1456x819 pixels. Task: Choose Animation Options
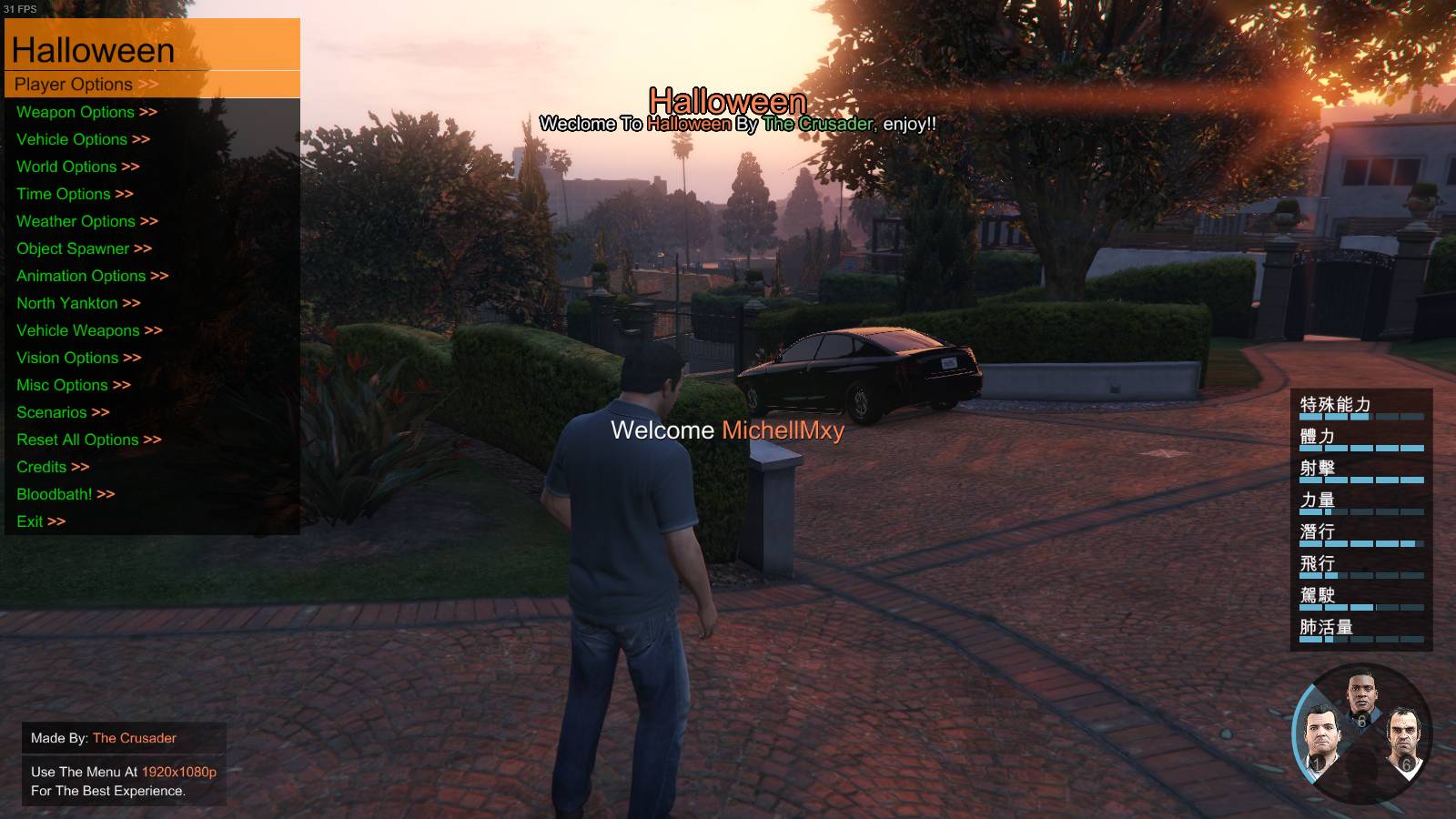(x=92, y=276)
